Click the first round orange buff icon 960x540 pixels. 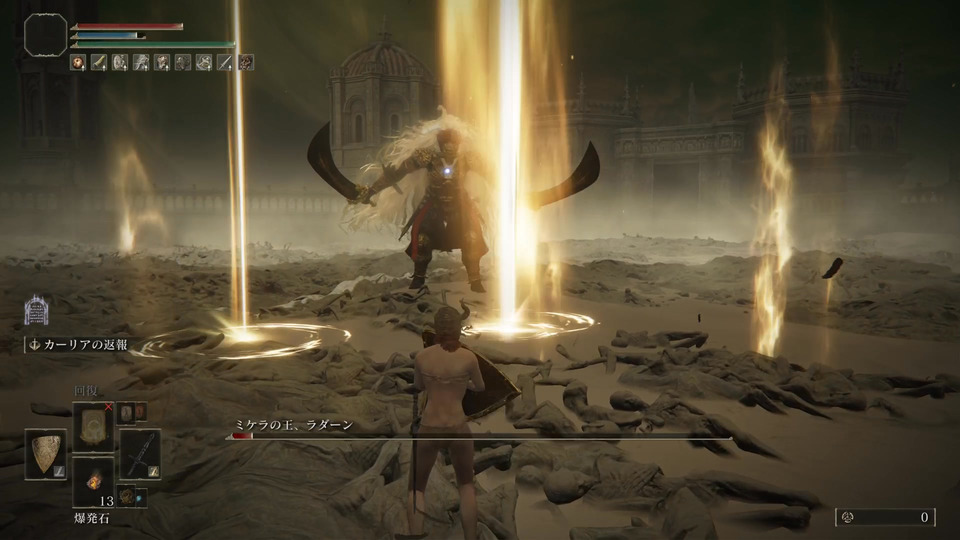[78, 62]
